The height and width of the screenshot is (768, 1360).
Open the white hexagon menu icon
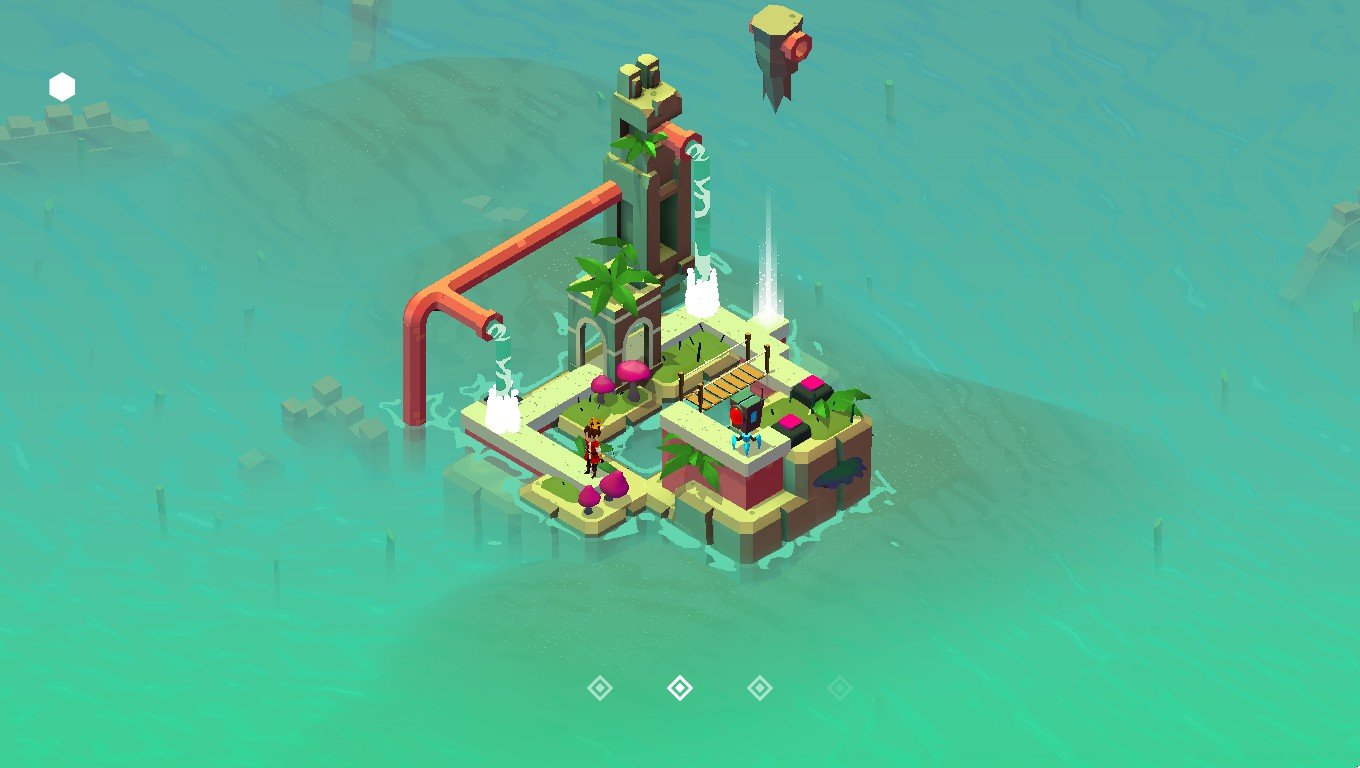coord(62,88)
